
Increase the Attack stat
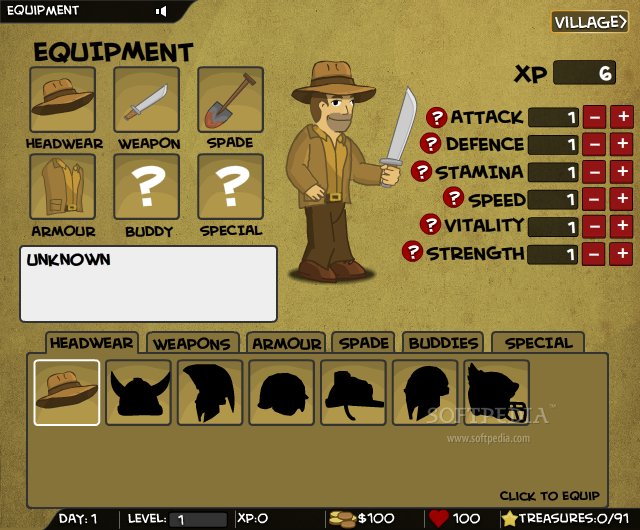click(622, 117)
